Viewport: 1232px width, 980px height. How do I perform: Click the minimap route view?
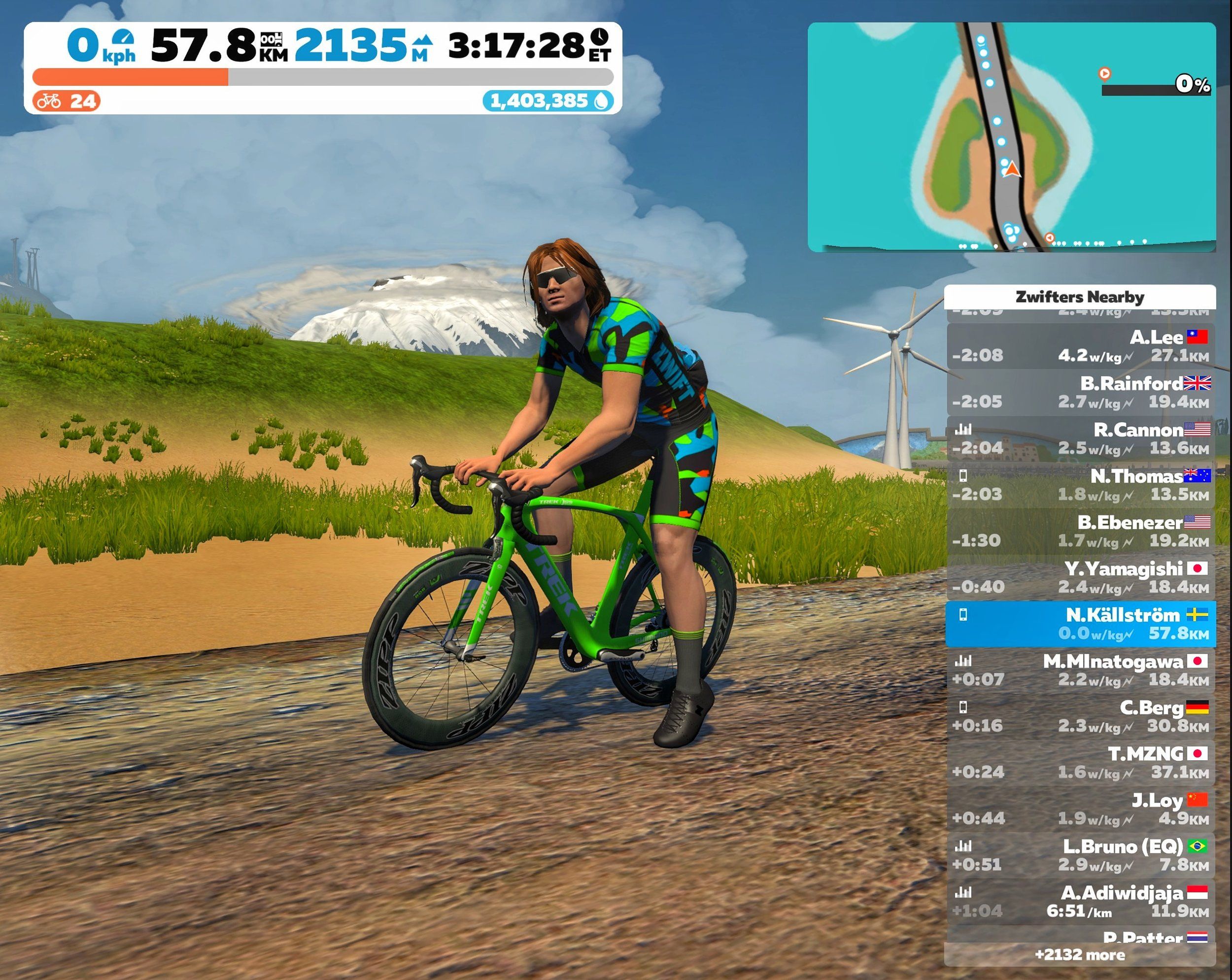pos(1011,137)
